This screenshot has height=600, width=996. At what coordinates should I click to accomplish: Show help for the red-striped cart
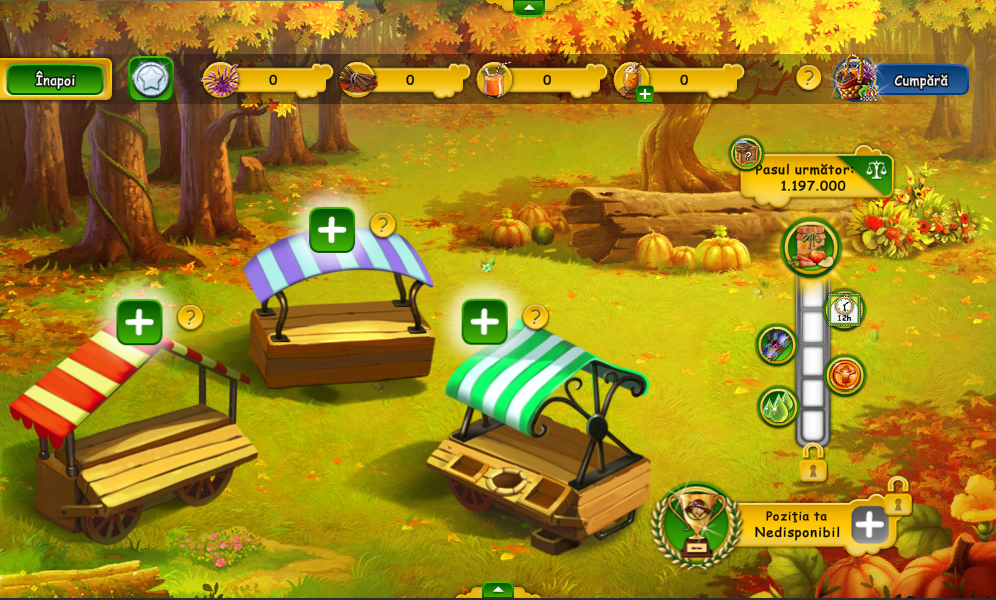(190, 318)
